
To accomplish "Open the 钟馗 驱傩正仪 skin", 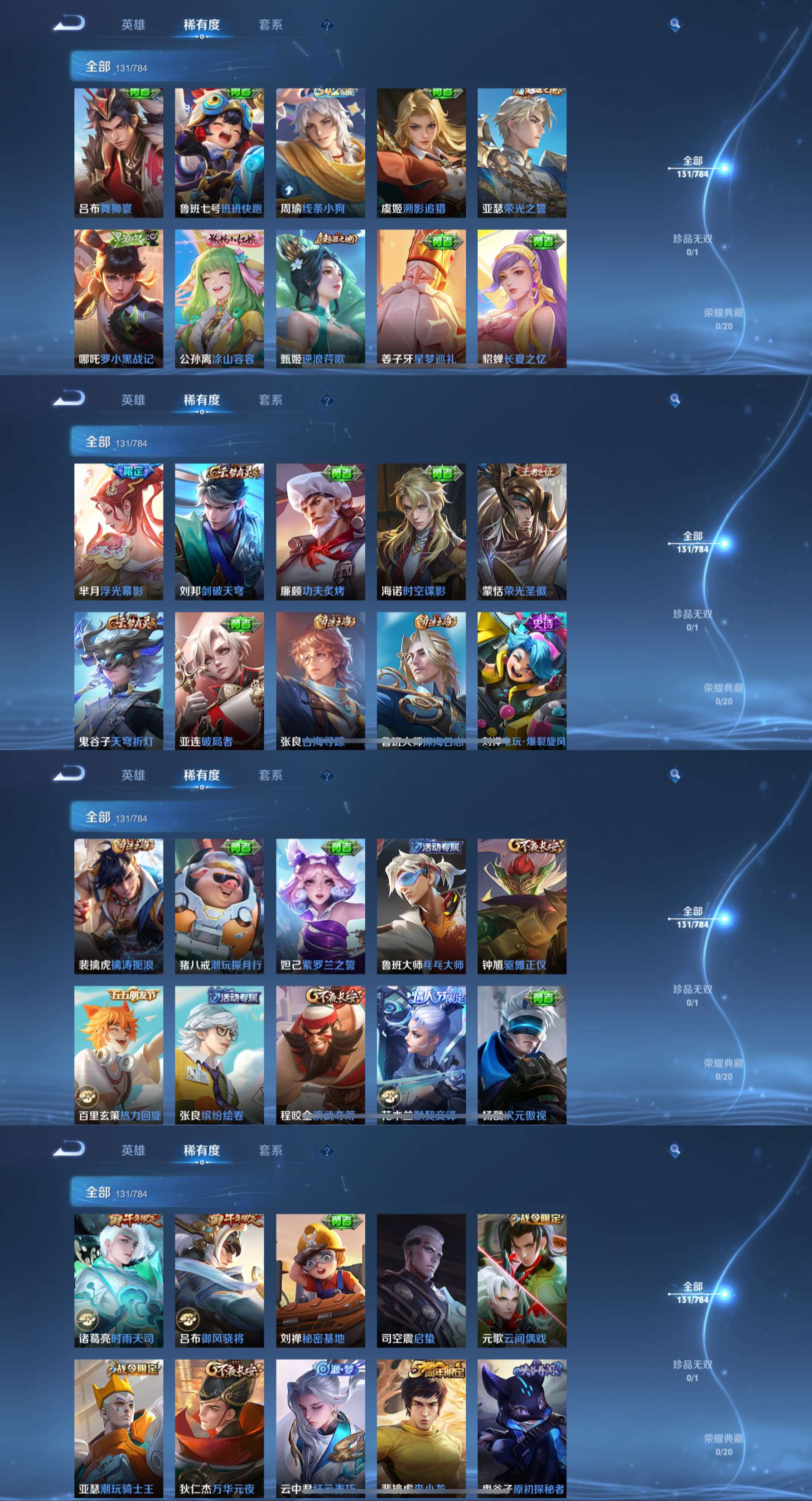I will [522, 906].
